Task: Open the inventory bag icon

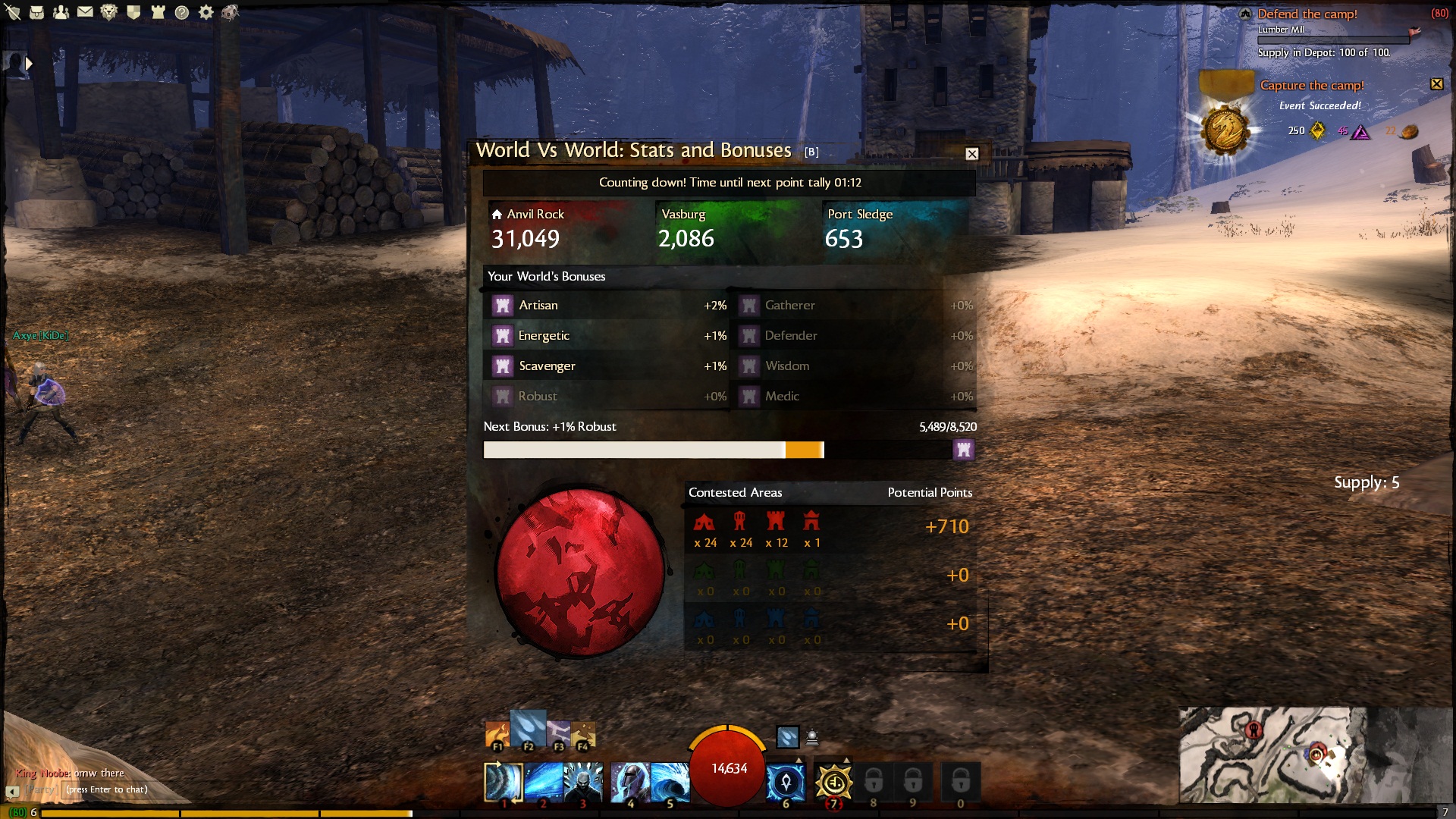Action: 36,12
